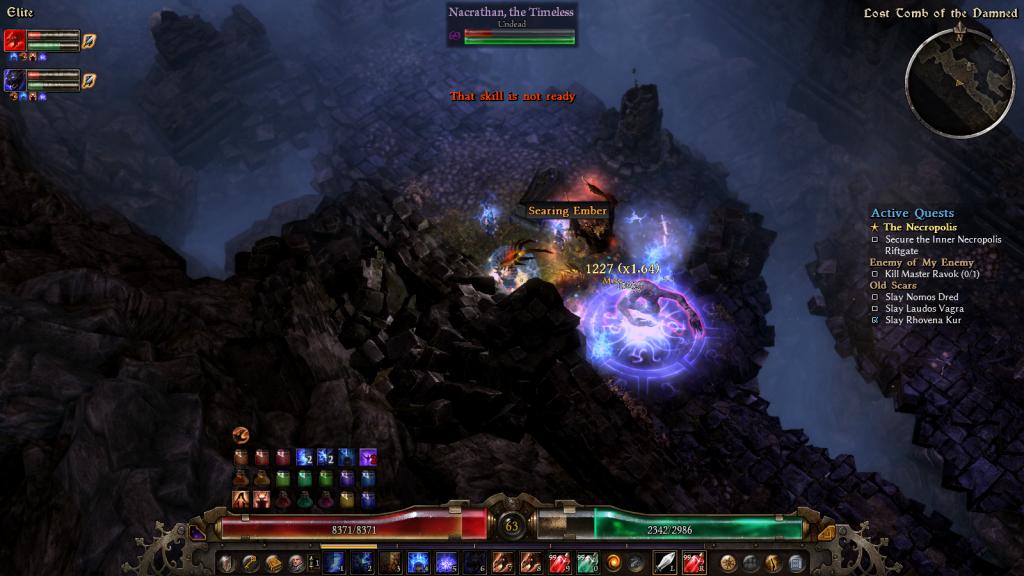
Task: Select the blue pet portrait
Action: pos(15,80)
